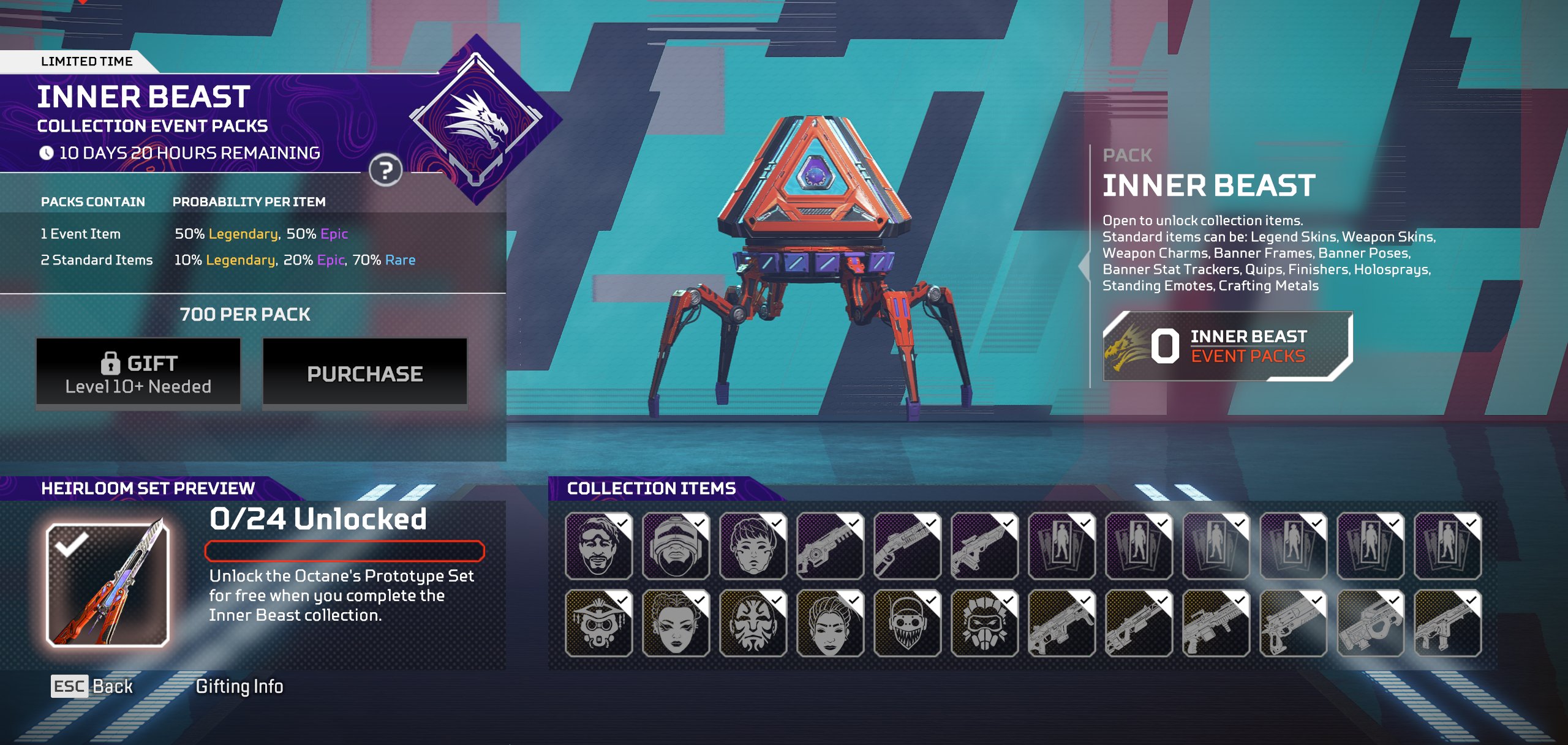1568x745 pixels.
Task: Choose the woman with forehead dot skin
Action: click(830, 623)
